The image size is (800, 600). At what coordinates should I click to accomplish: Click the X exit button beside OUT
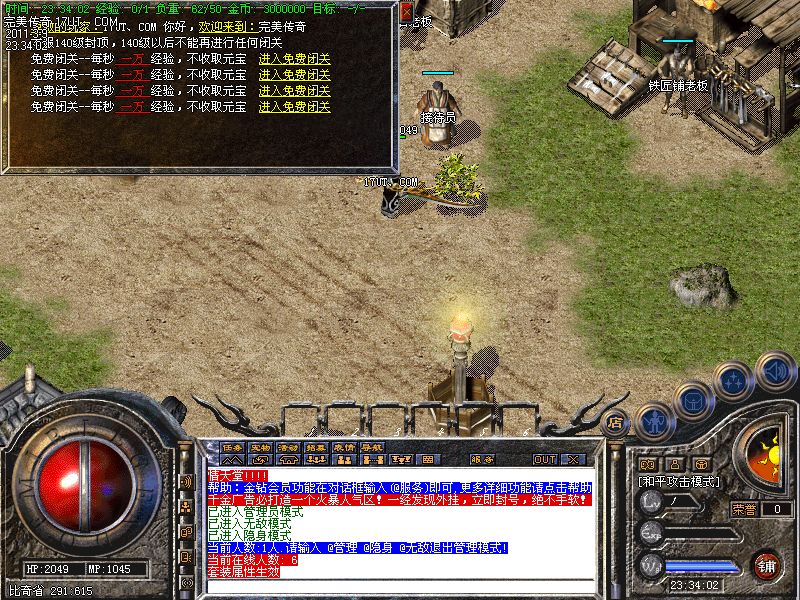click(x=573, y=460)
